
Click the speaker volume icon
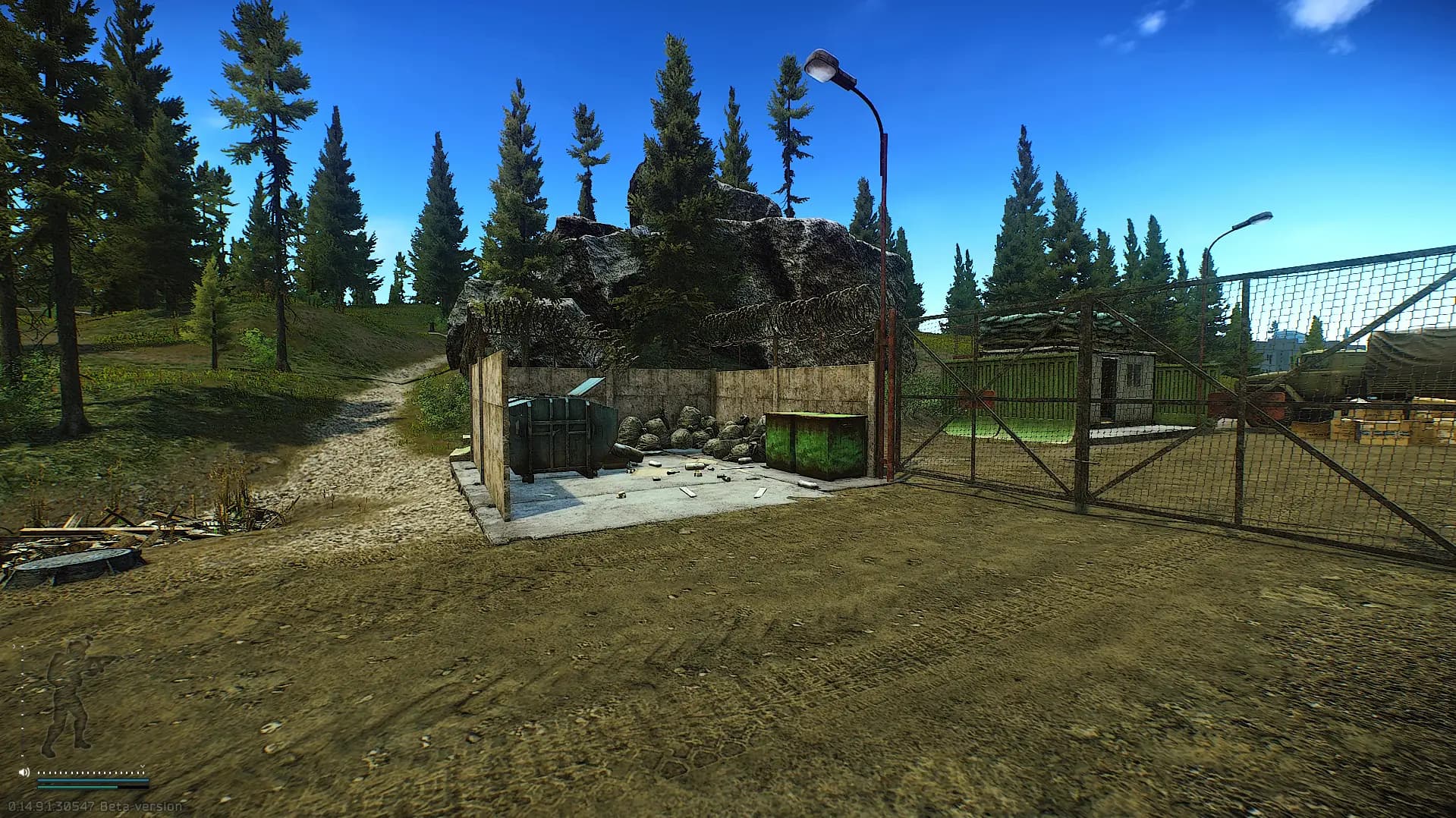[x=24, y=772]
